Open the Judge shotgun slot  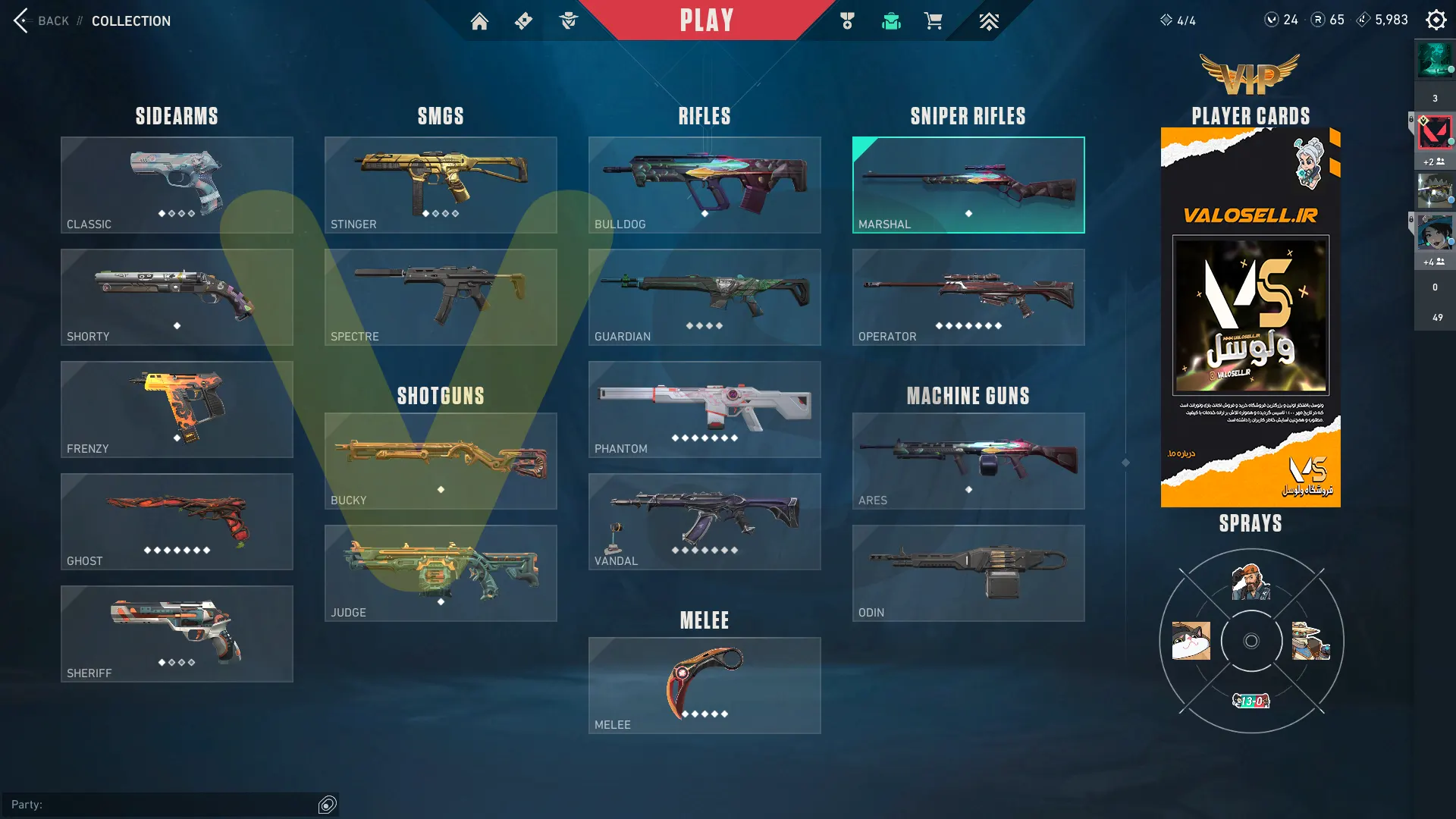point(441,573)
